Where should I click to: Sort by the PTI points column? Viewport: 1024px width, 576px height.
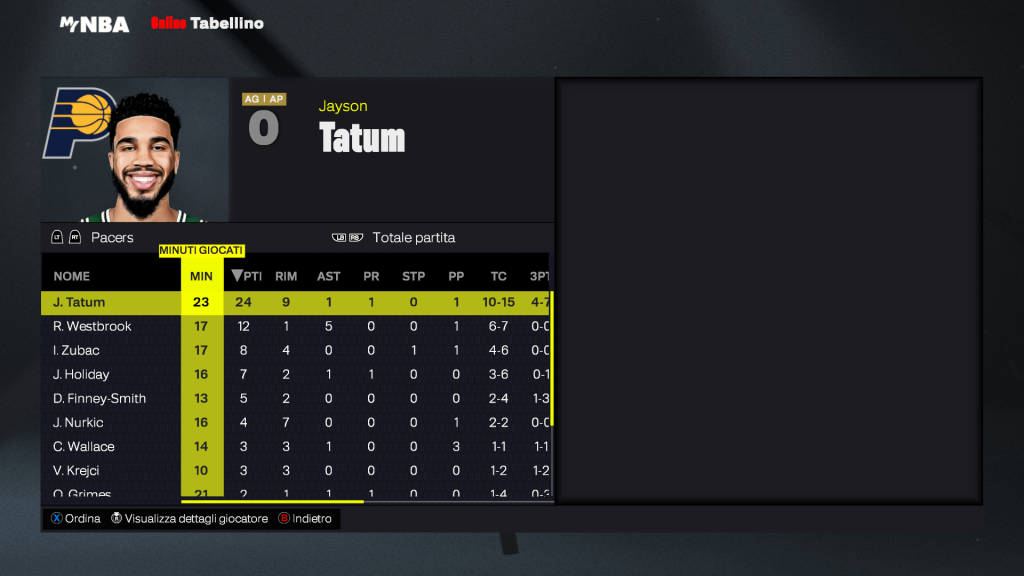(247, 276)
